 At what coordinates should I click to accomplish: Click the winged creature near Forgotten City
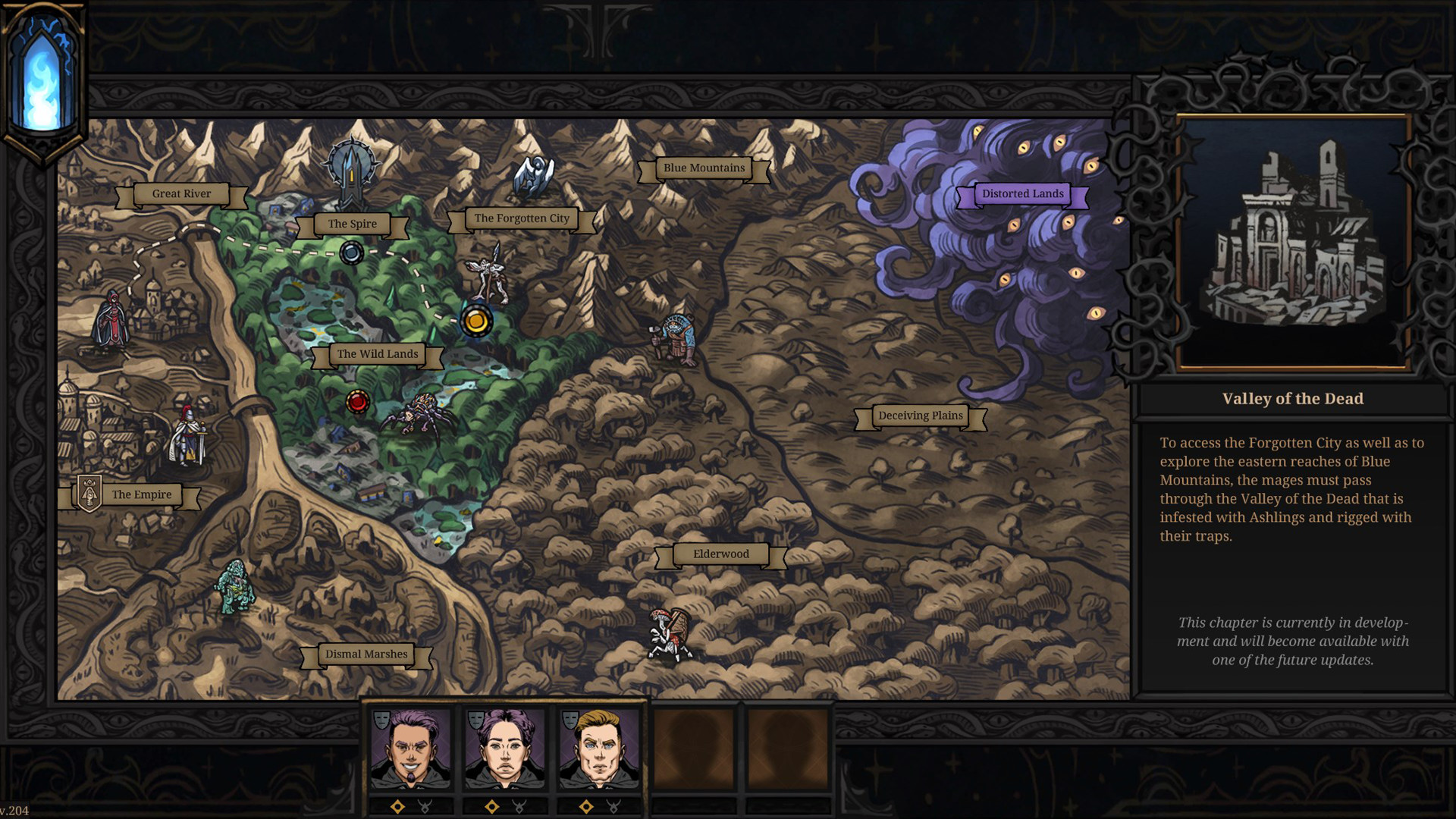(491, 276)
